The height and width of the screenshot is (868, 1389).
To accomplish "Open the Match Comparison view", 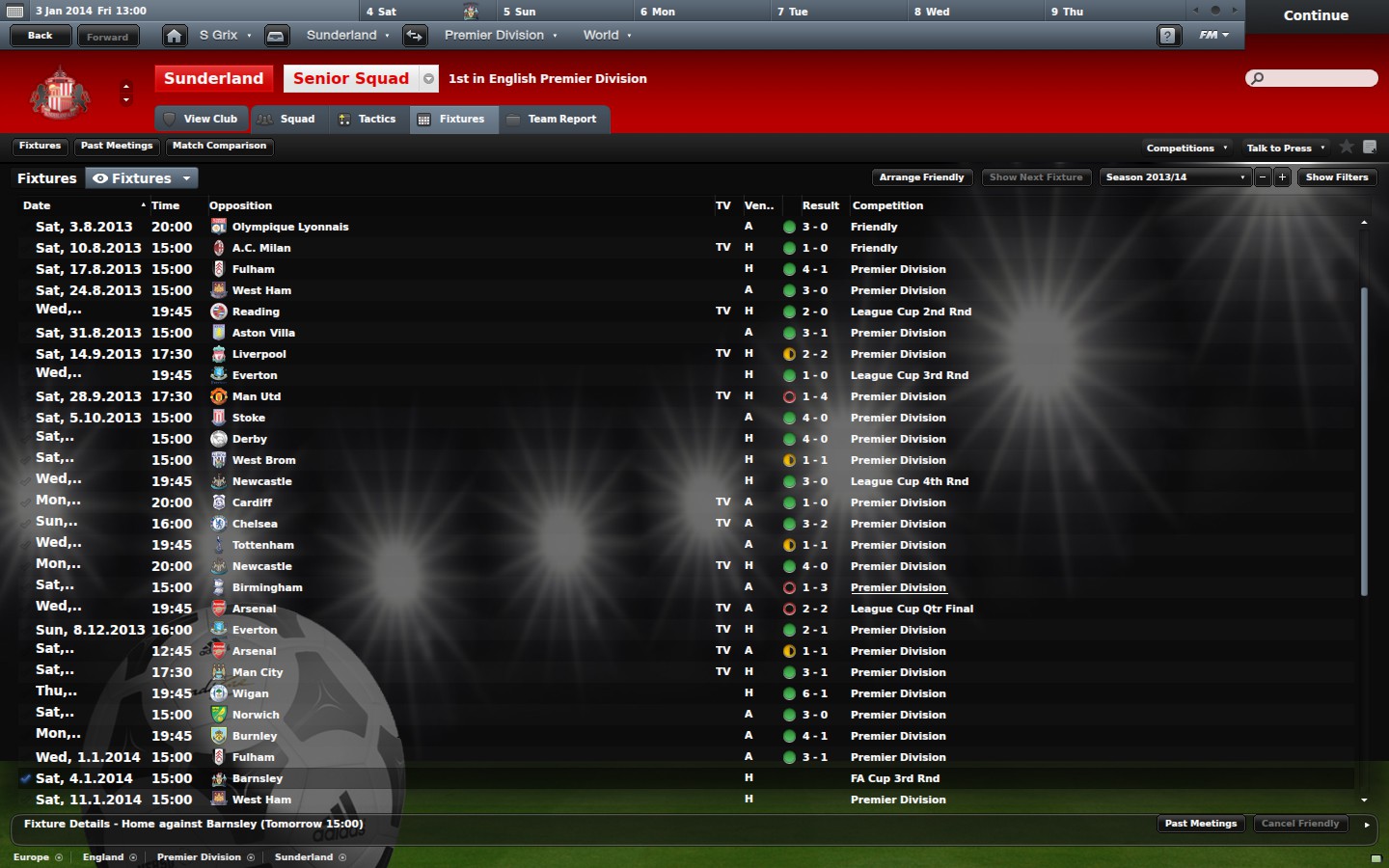I will tap(219, 147).
